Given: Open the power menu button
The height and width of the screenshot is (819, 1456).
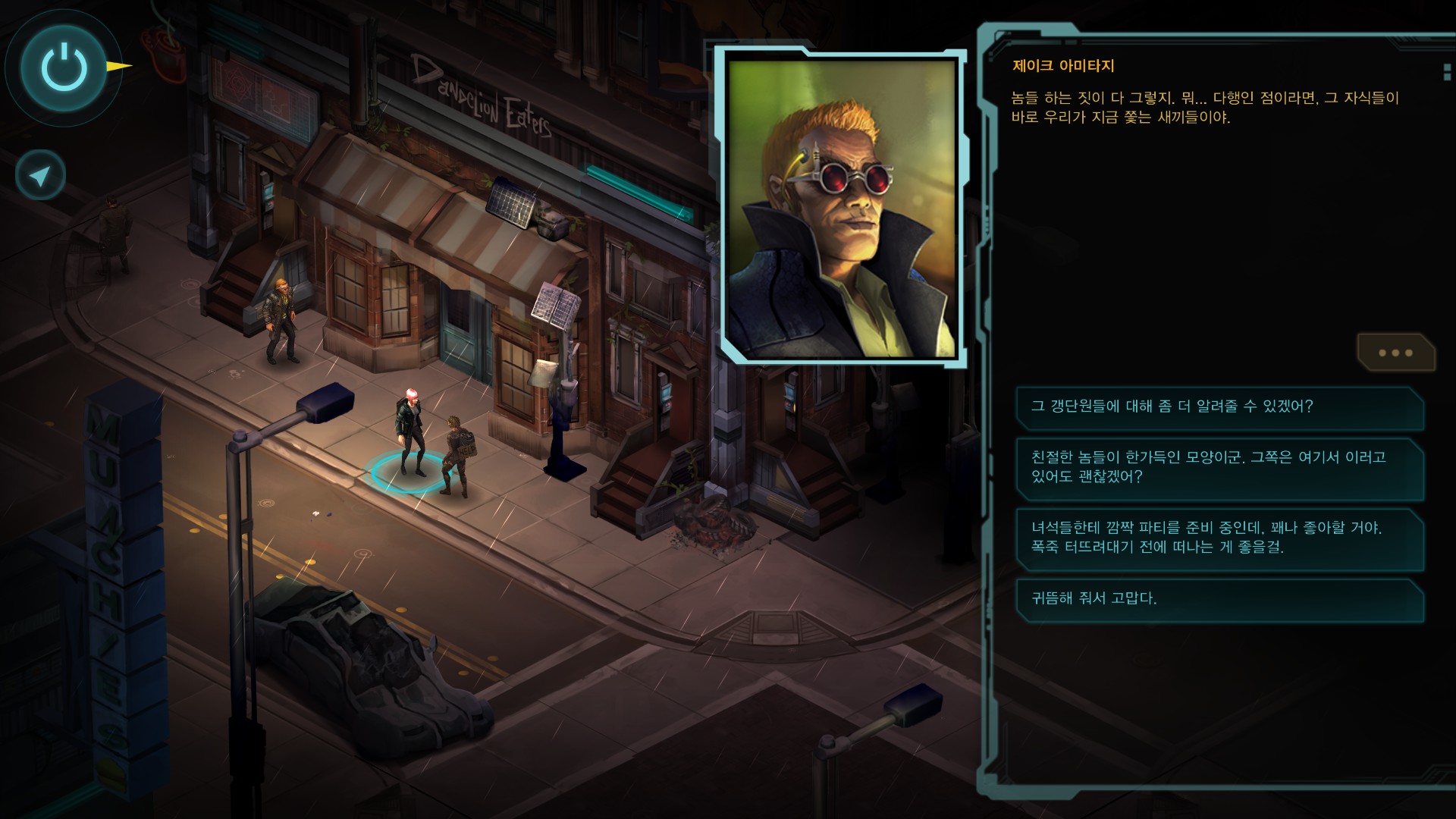Looking at the screenshot, I should (64, 67).
